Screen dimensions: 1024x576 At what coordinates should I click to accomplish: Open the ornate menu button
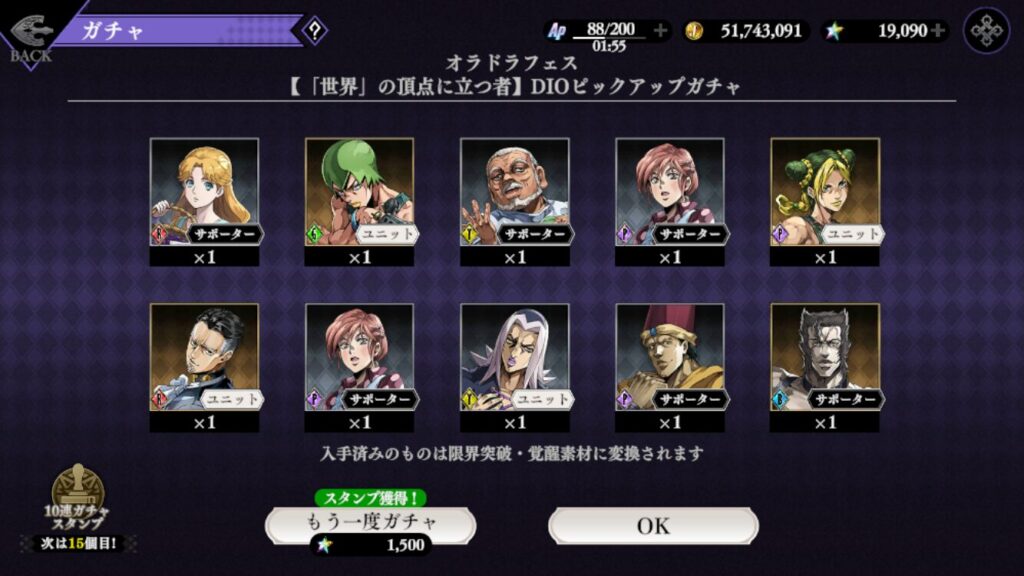986,30
